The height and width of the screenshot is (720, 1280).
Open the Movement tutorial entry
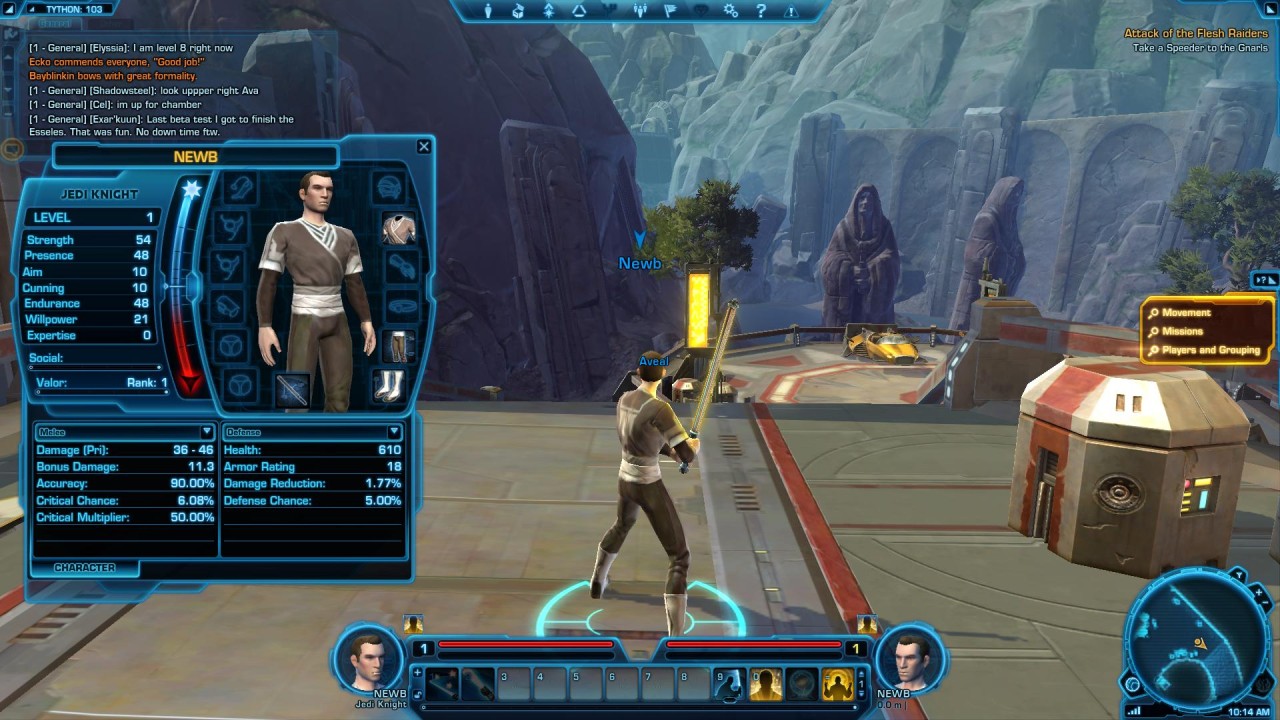(1186, 313)
